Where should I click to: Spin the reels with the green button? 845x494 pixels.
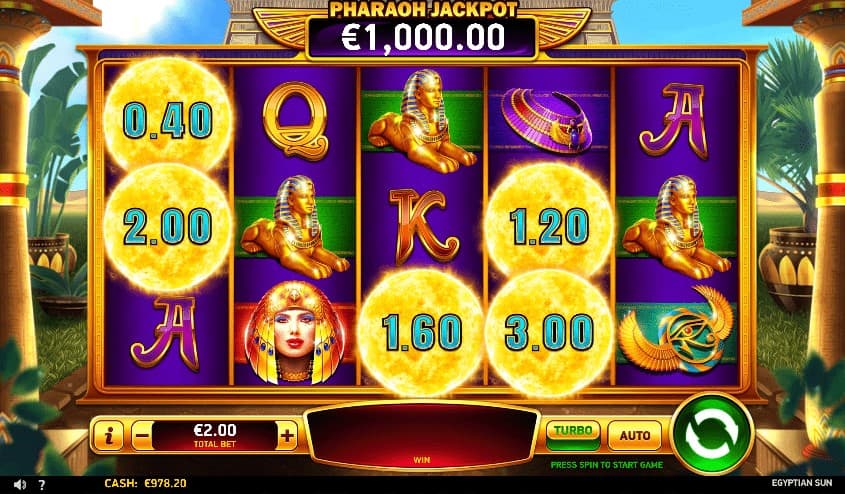(712, 434)
